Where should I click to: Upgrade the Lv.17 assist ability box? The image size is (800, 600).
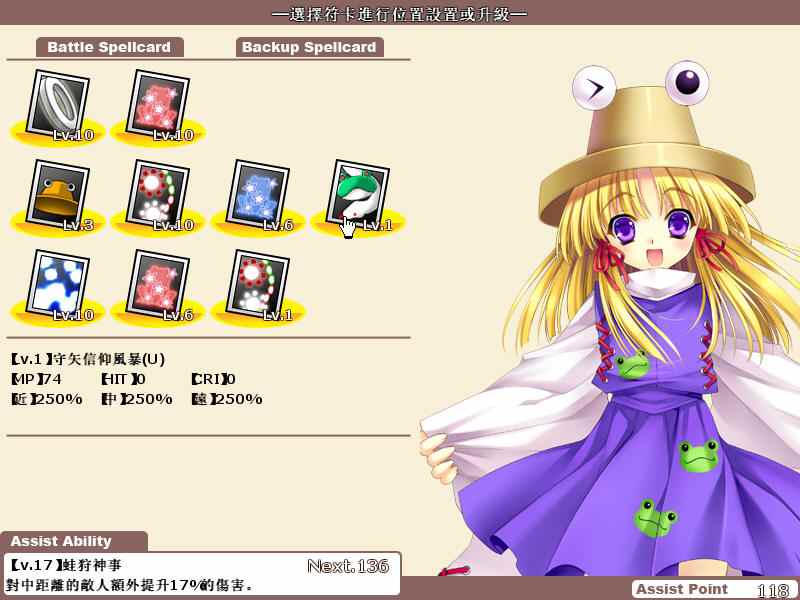(x=201, y=574)
